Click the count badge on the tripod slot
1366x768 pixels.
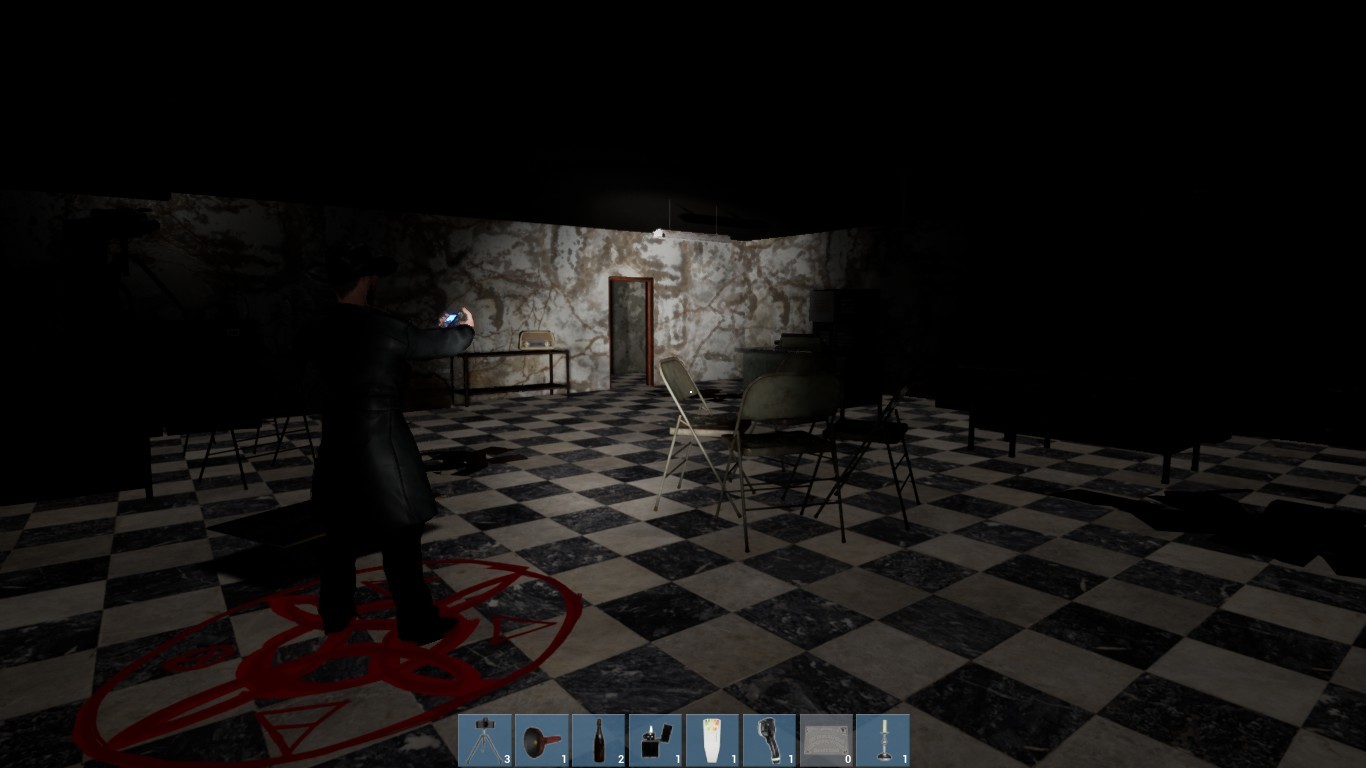click(x=505, y=757)
